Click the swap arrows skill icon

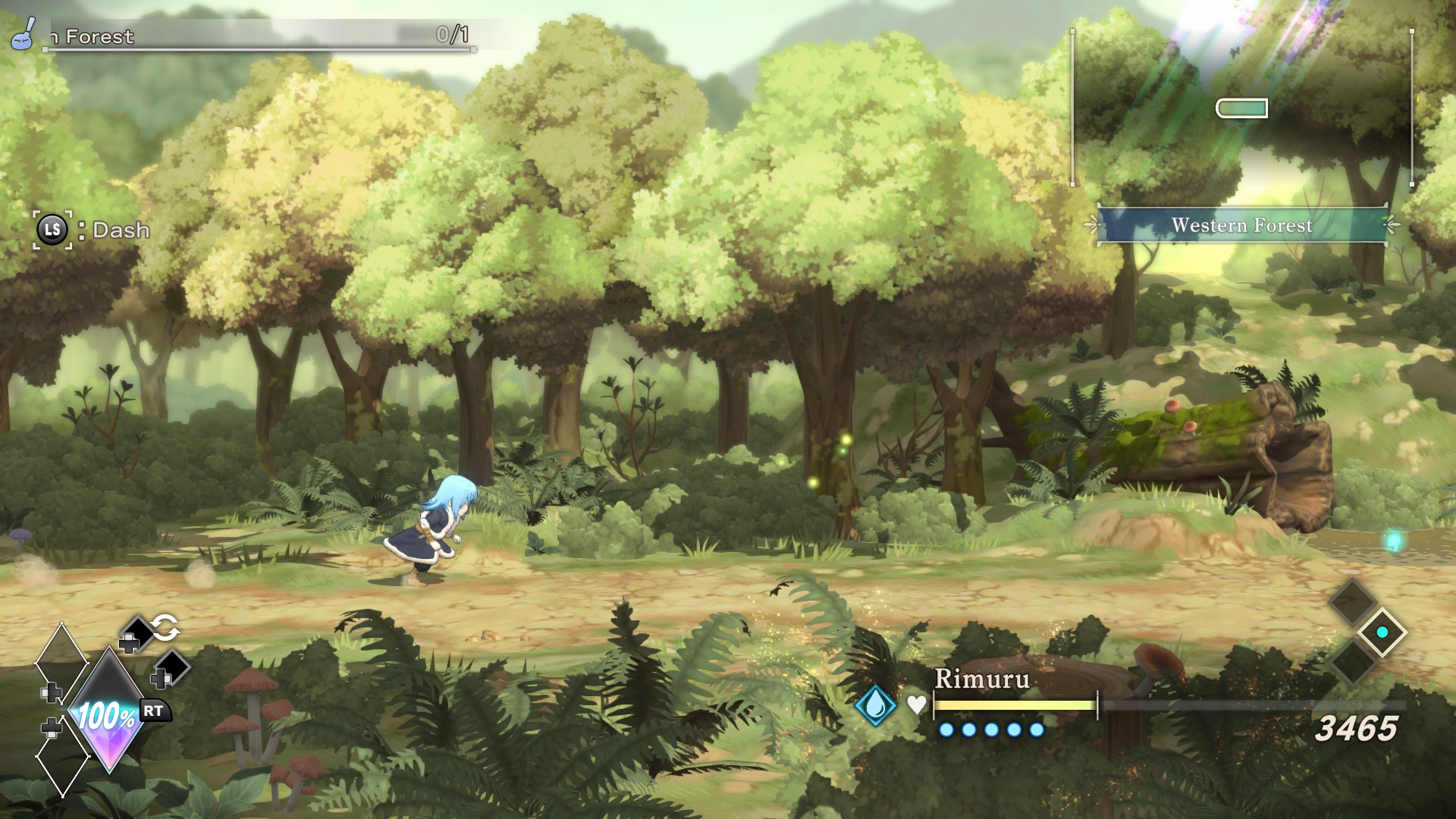(x=165, y=628)
